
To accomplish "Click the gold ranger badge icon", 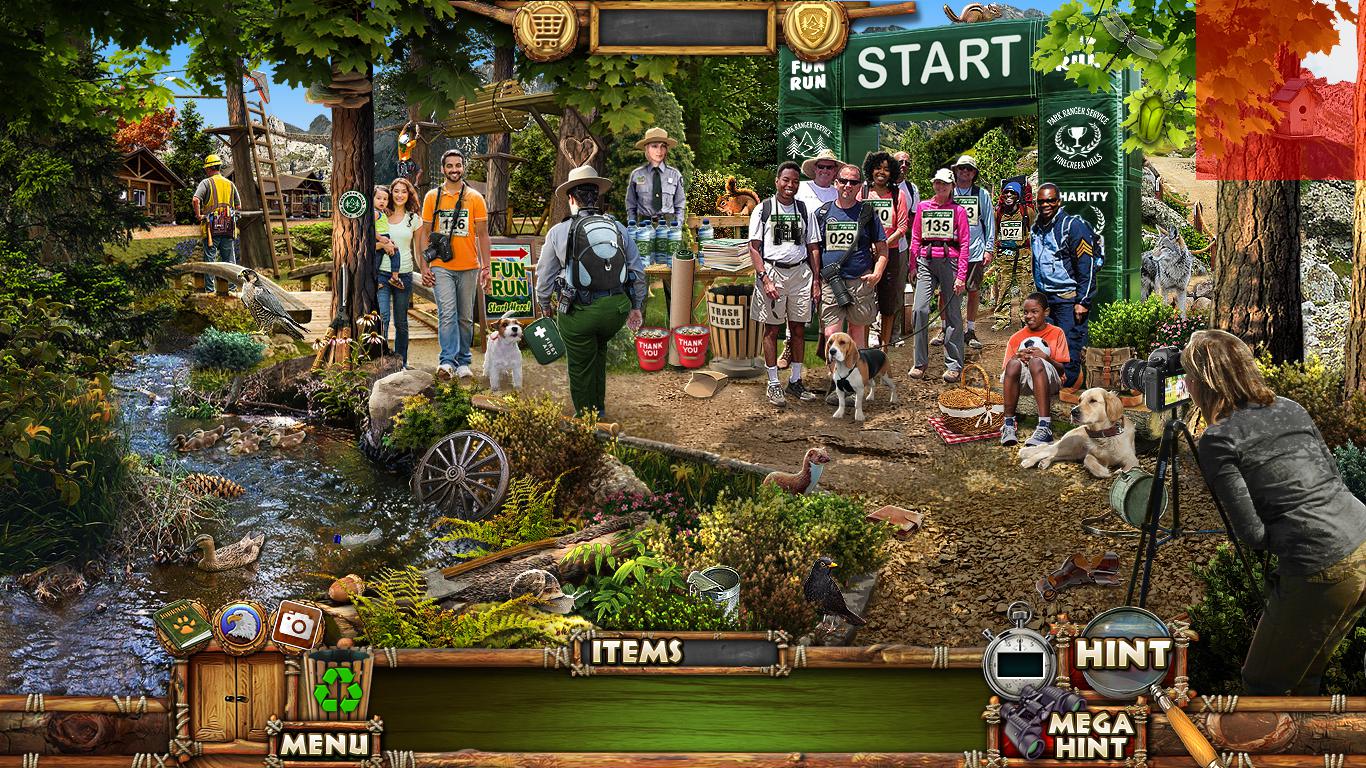I will tap(816, 28).
